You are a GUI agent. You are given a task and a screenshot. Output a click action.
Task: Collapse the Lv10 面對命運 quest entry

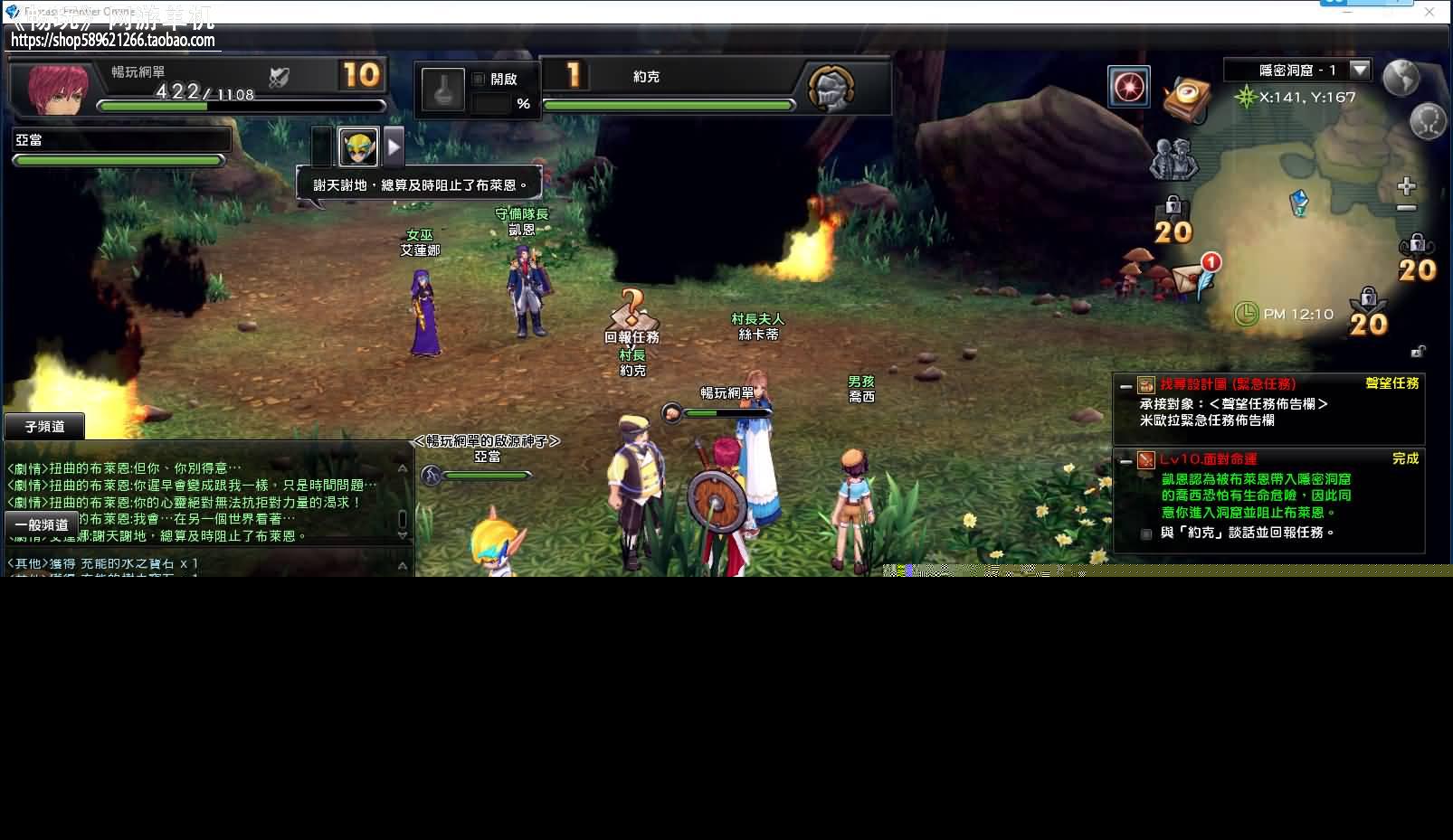[1125, 461]
